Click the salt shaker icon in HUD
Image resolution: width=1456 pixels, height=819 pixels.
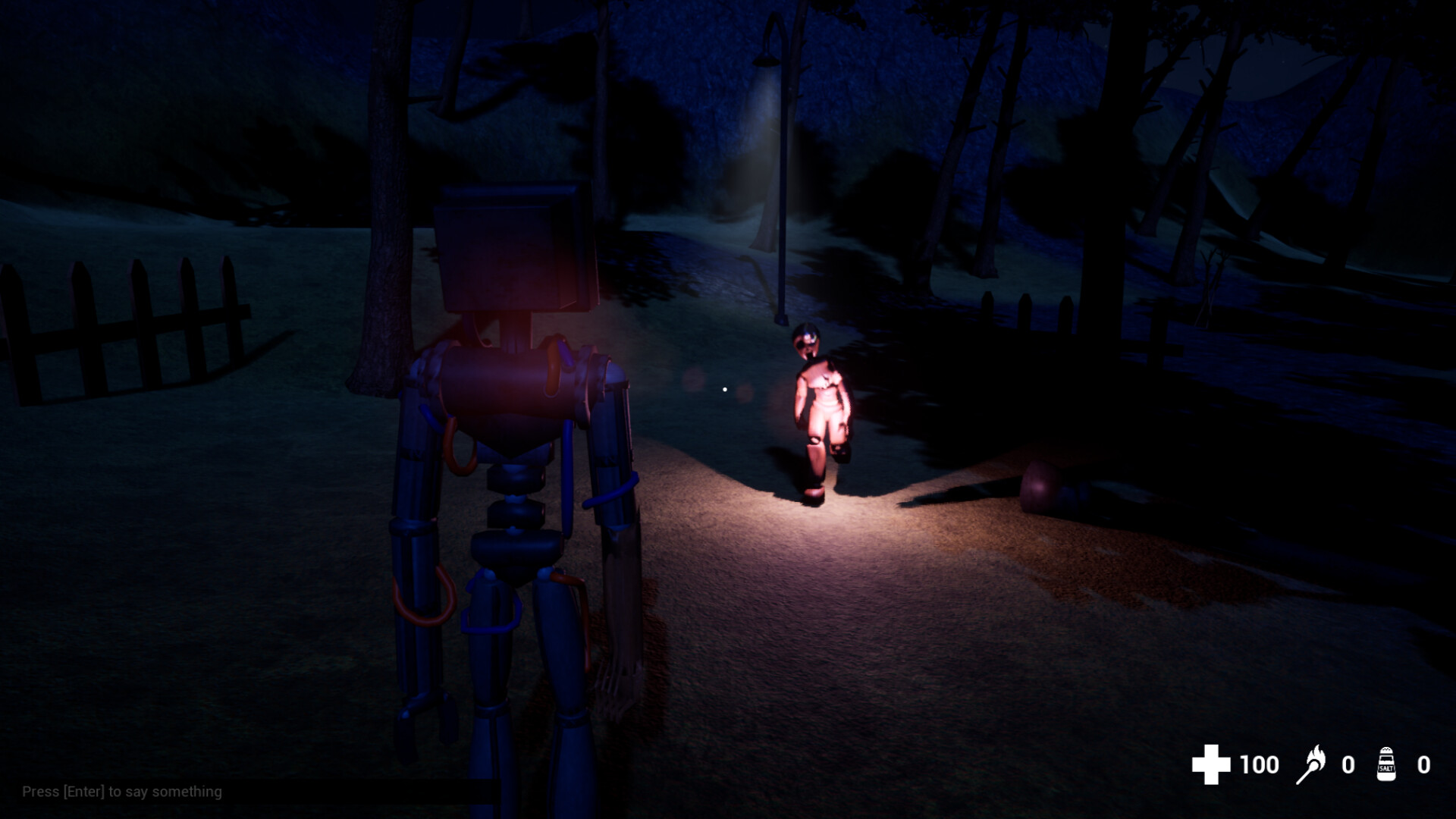coord(1385,764)
